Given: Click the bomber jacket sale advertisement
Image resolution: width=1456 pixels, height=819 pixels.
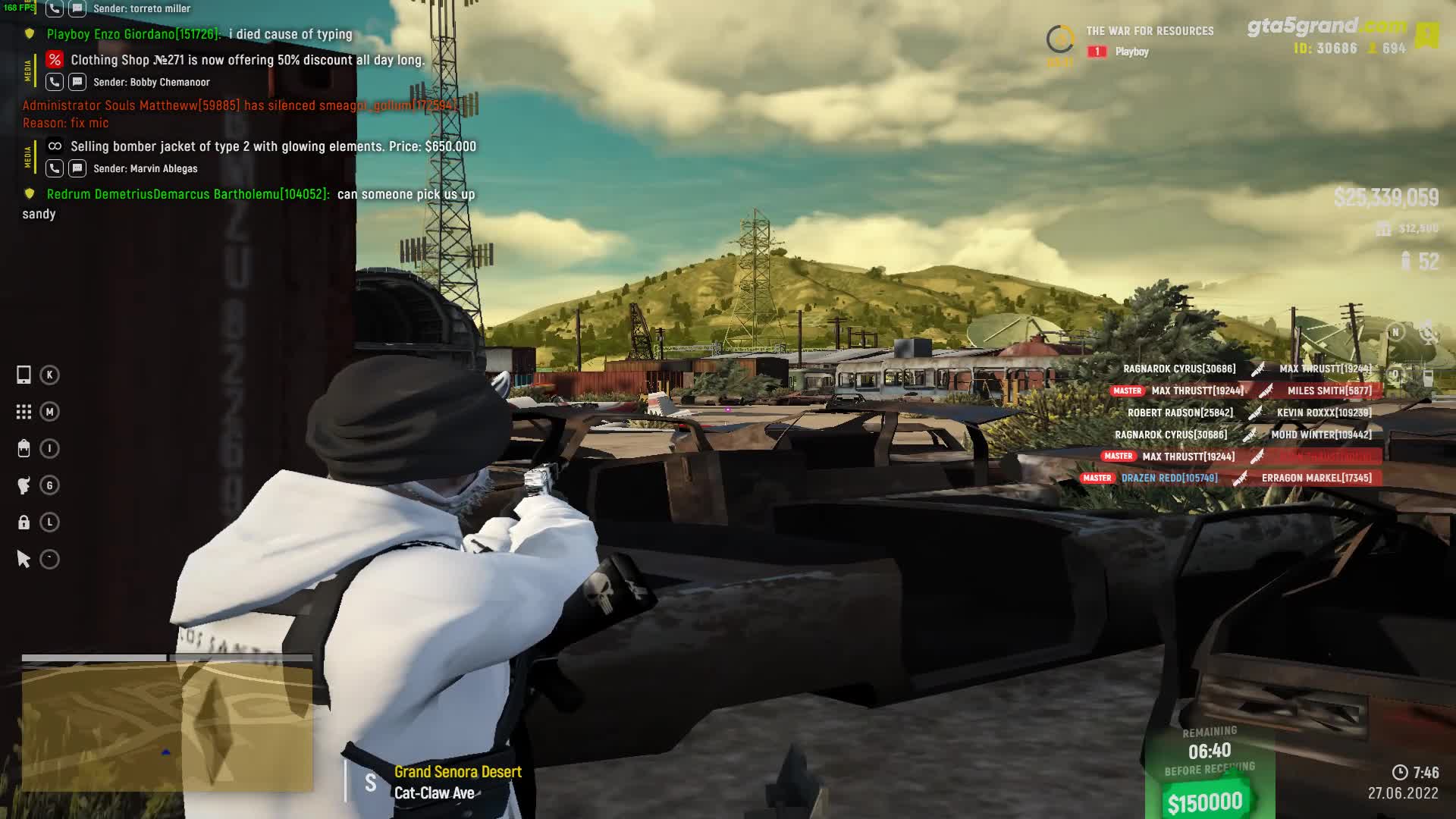Looking at the screenshot, I should click(273, 146).
